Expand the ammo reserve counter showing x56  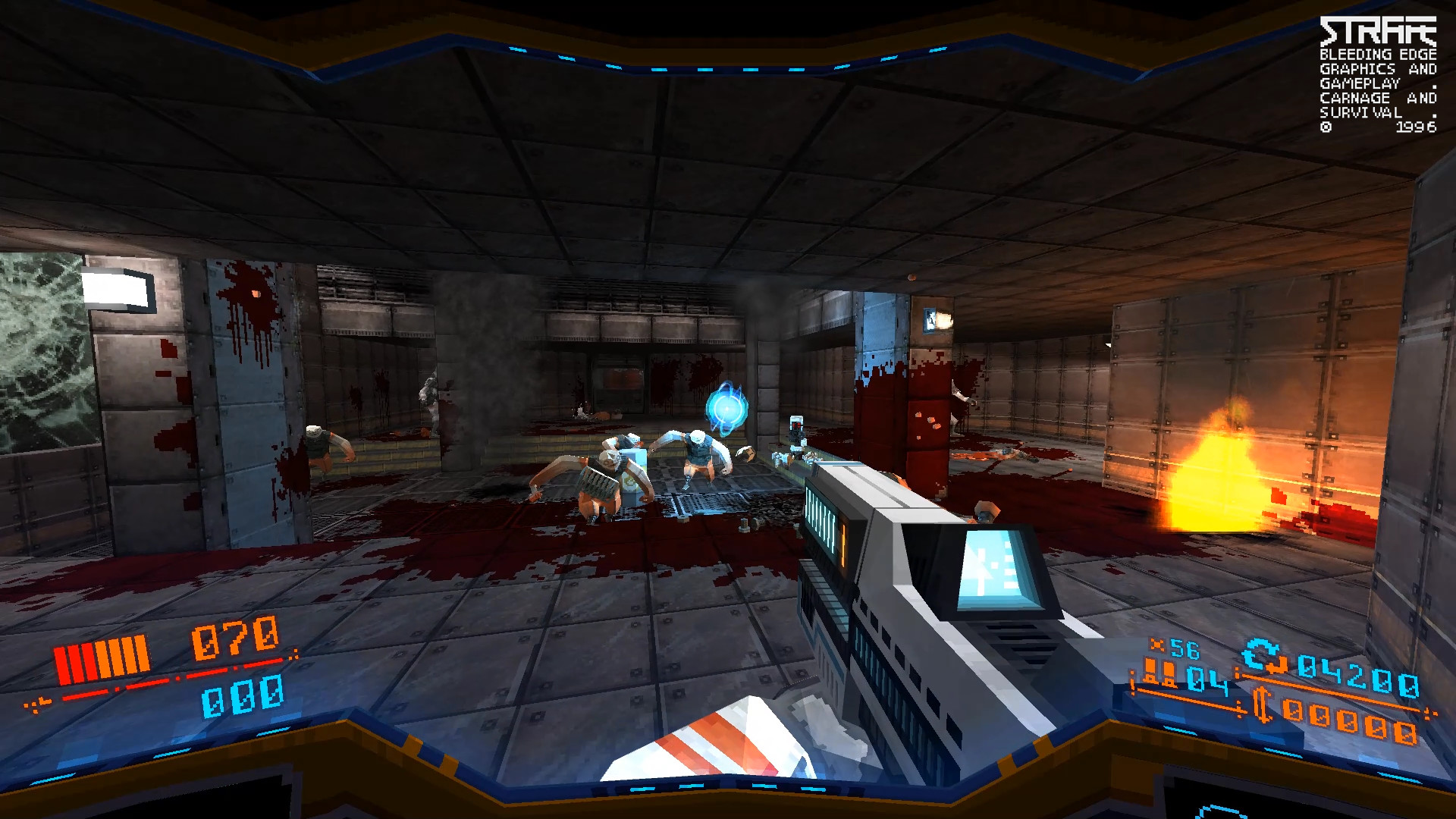(x=1185, y=648)
